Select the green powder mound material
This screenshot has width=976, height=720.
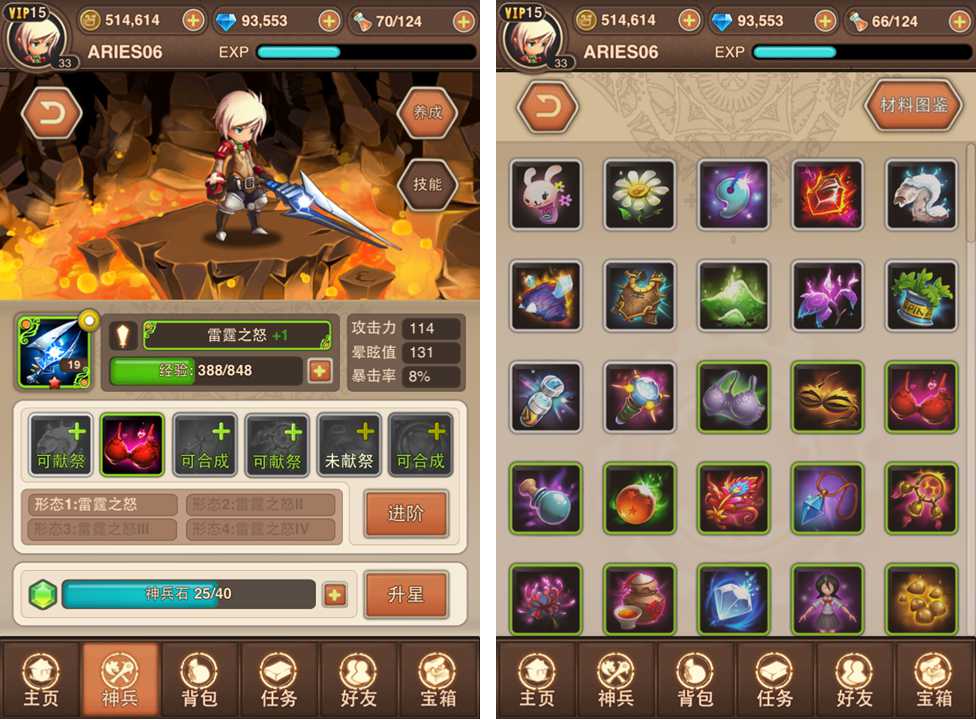(x=734, y=296)
